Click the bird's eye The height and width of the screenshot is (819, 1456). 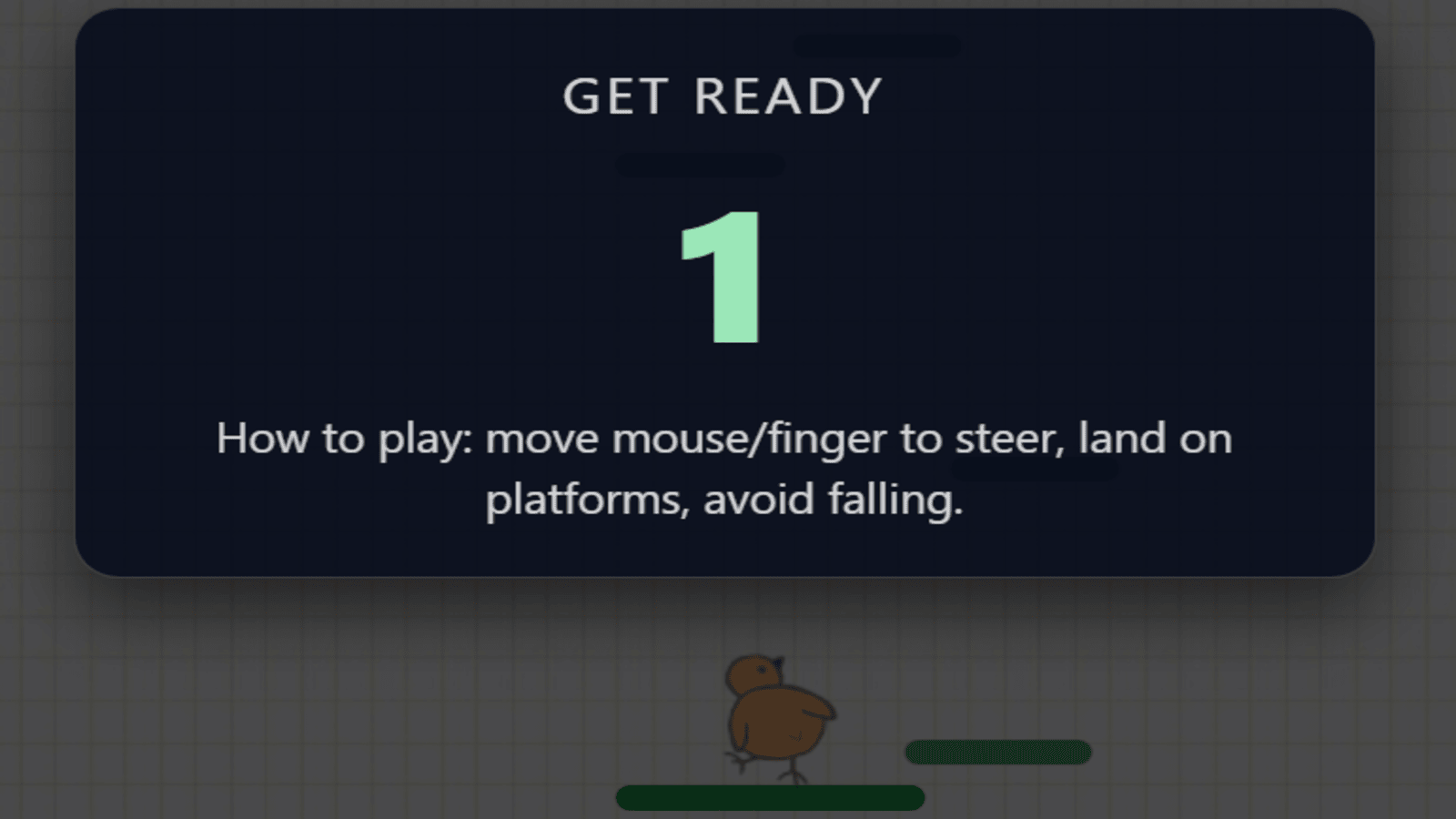pos(762,670)
